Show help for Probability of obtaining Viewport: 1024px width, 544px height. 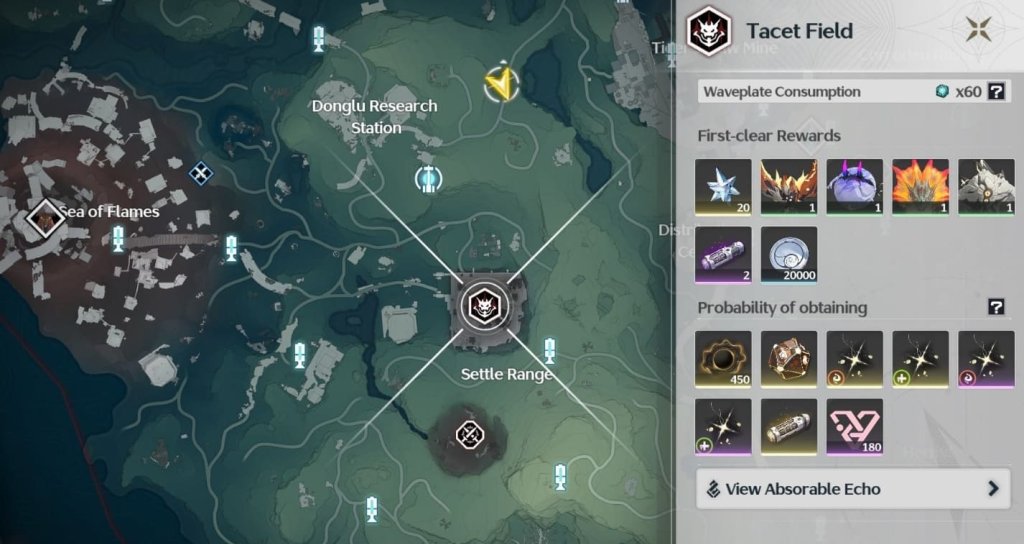pyautogui.click(x=996, y=307)
